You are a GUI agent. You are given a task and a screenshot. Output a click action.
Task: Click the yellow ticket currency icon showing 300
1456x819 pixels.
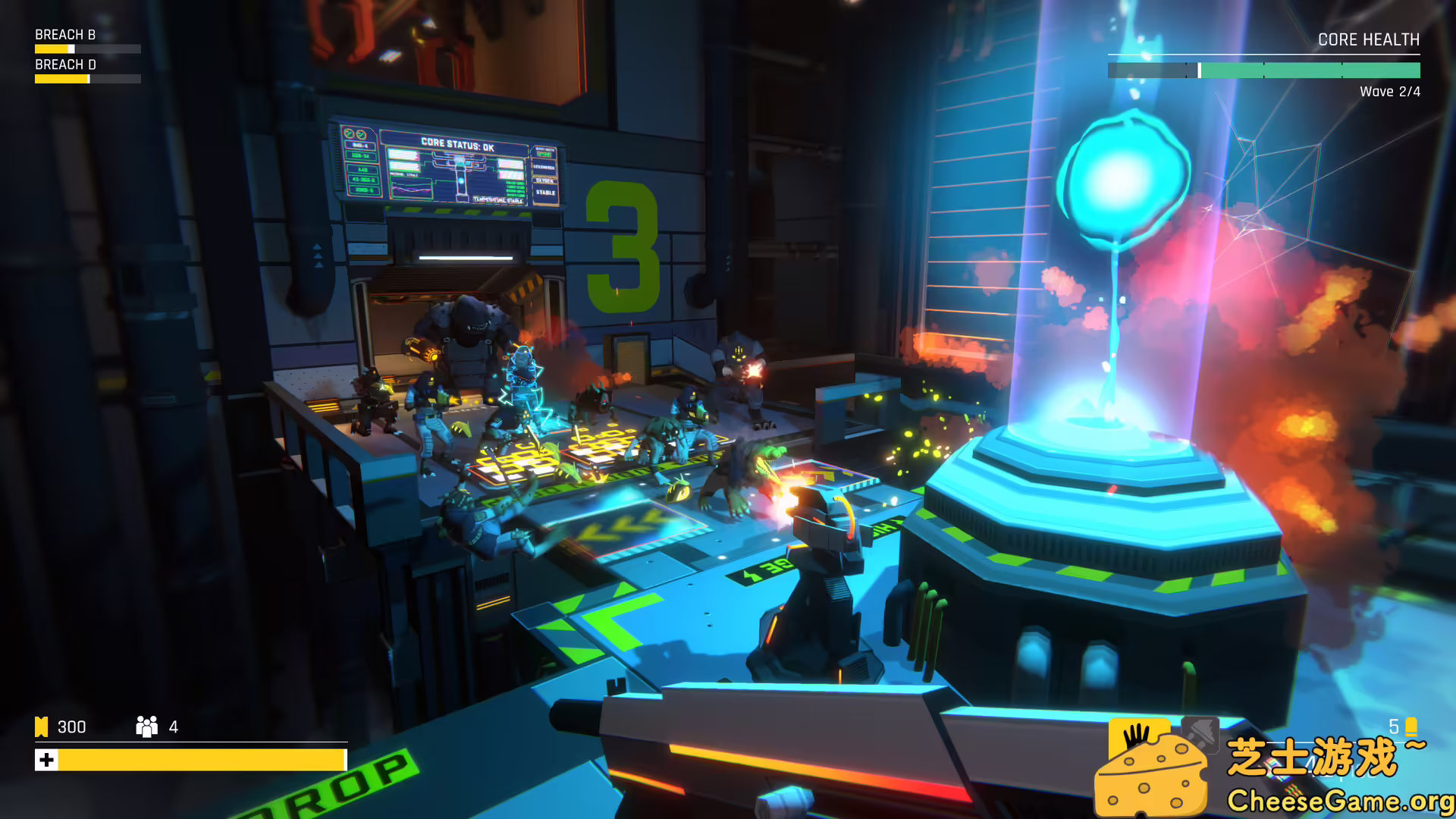(41, 726)
